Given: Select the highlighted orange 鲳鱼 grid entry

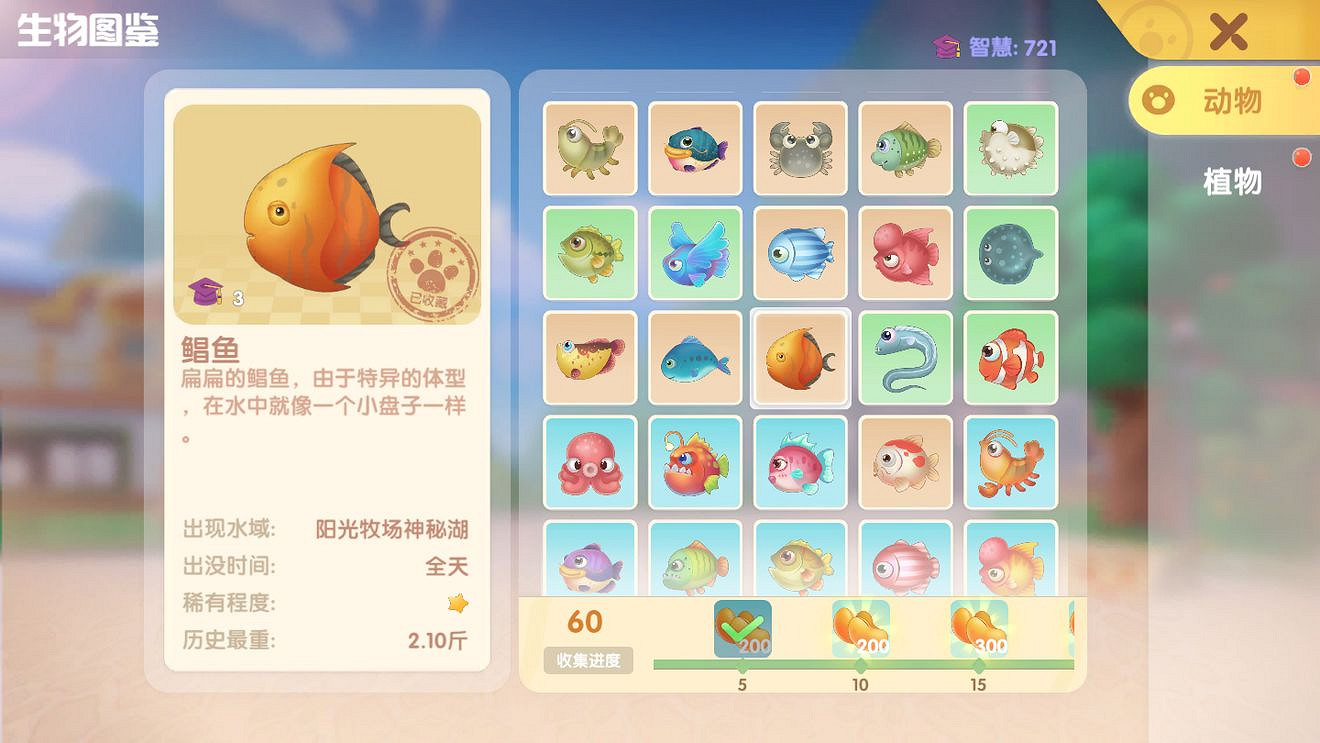Looking at the screenshot, I should click(800, 358).
